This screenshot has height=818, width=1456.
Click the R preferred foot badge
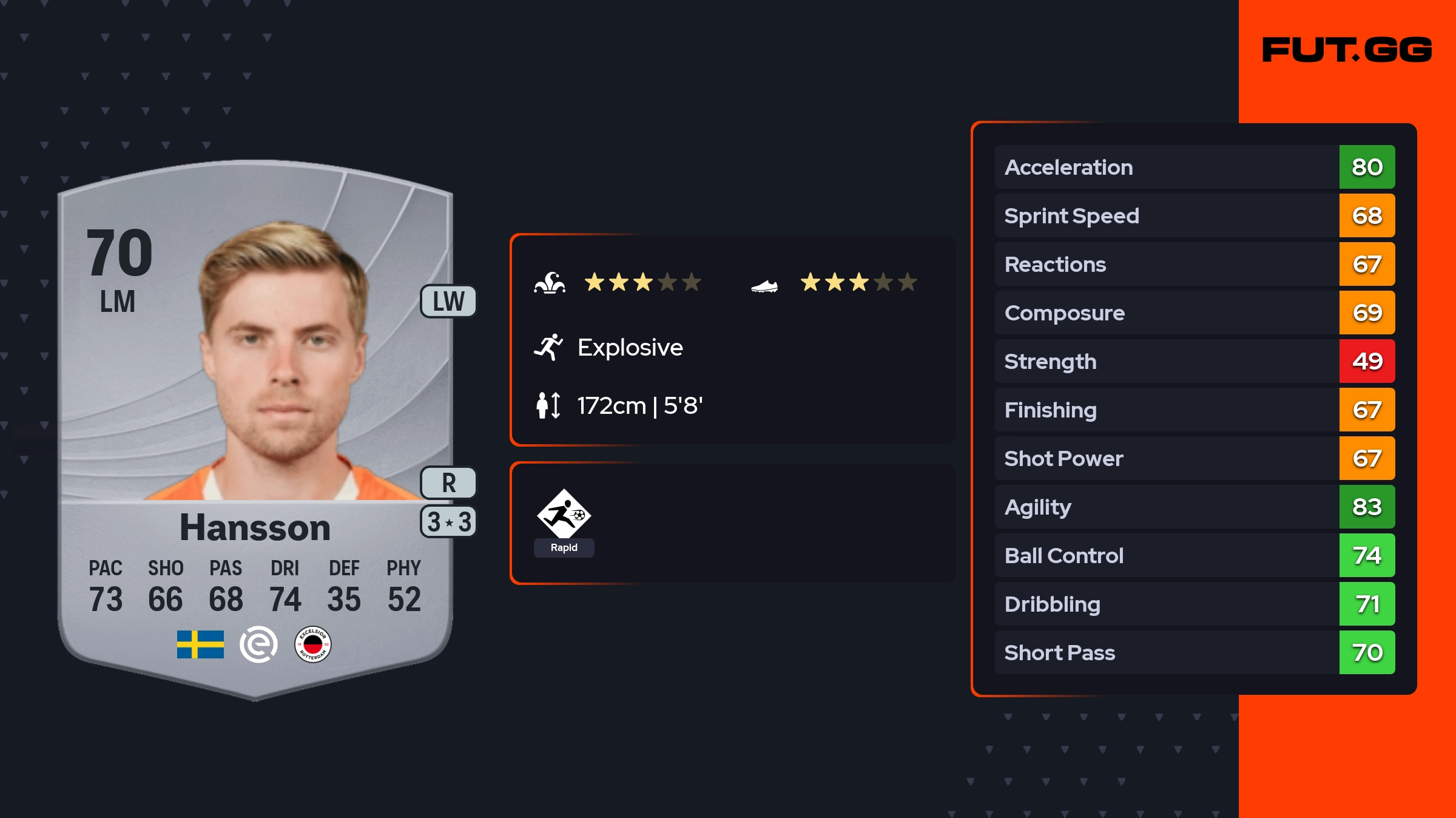click(x=448, y=483)
